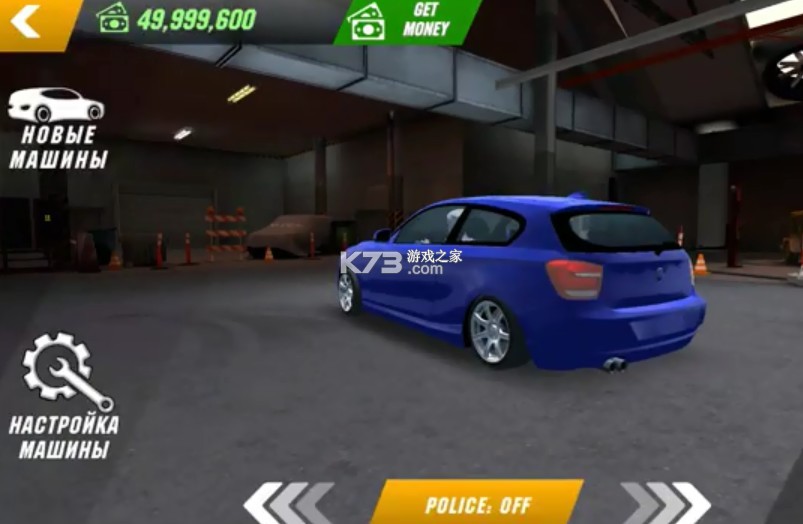This screenshot has height=524, width=803.
Task: Select the previous car with left chevrons
Action: pos(288,503)
